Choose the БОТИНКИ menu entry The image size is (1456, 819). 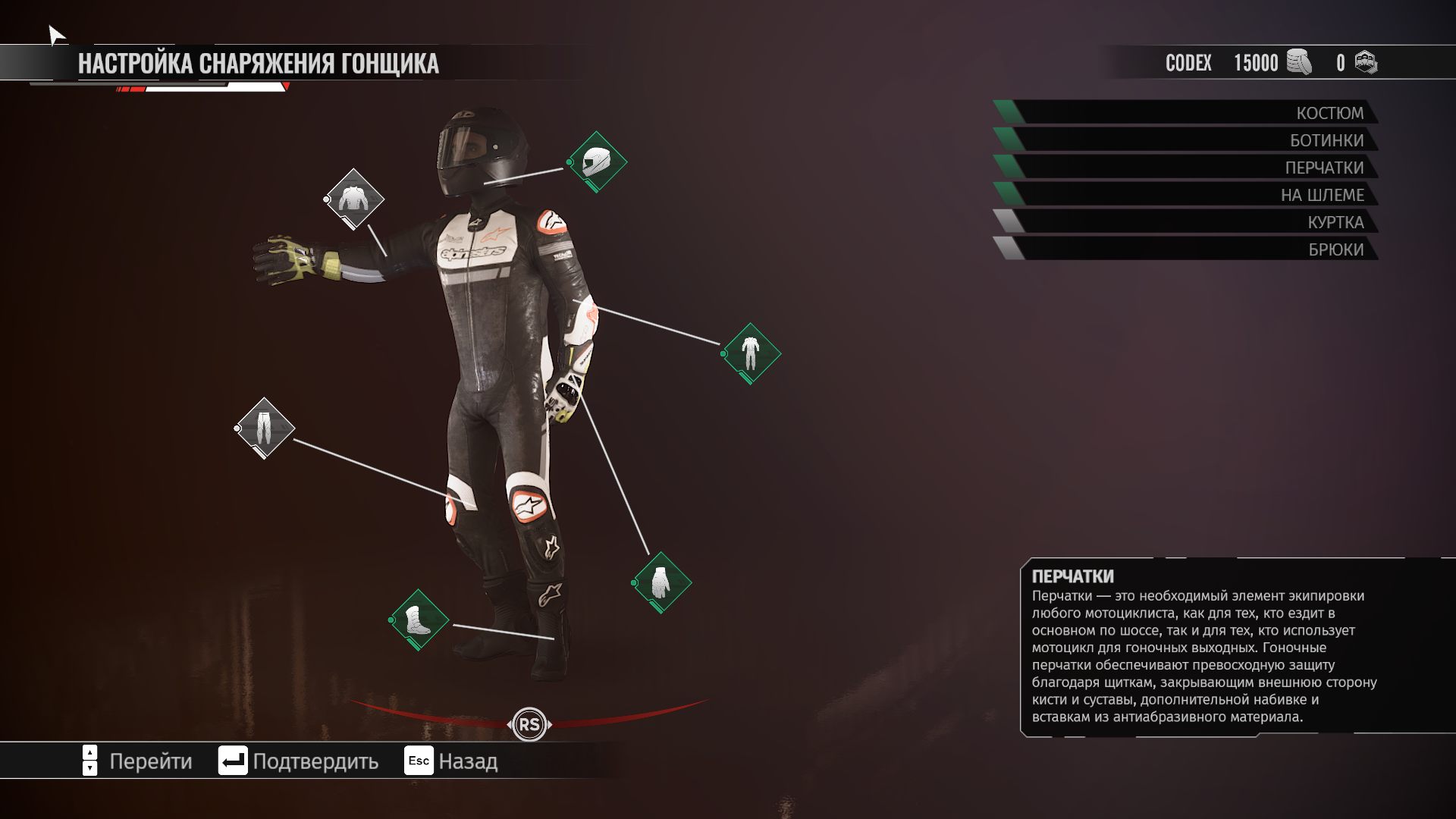click(1187, 140)
